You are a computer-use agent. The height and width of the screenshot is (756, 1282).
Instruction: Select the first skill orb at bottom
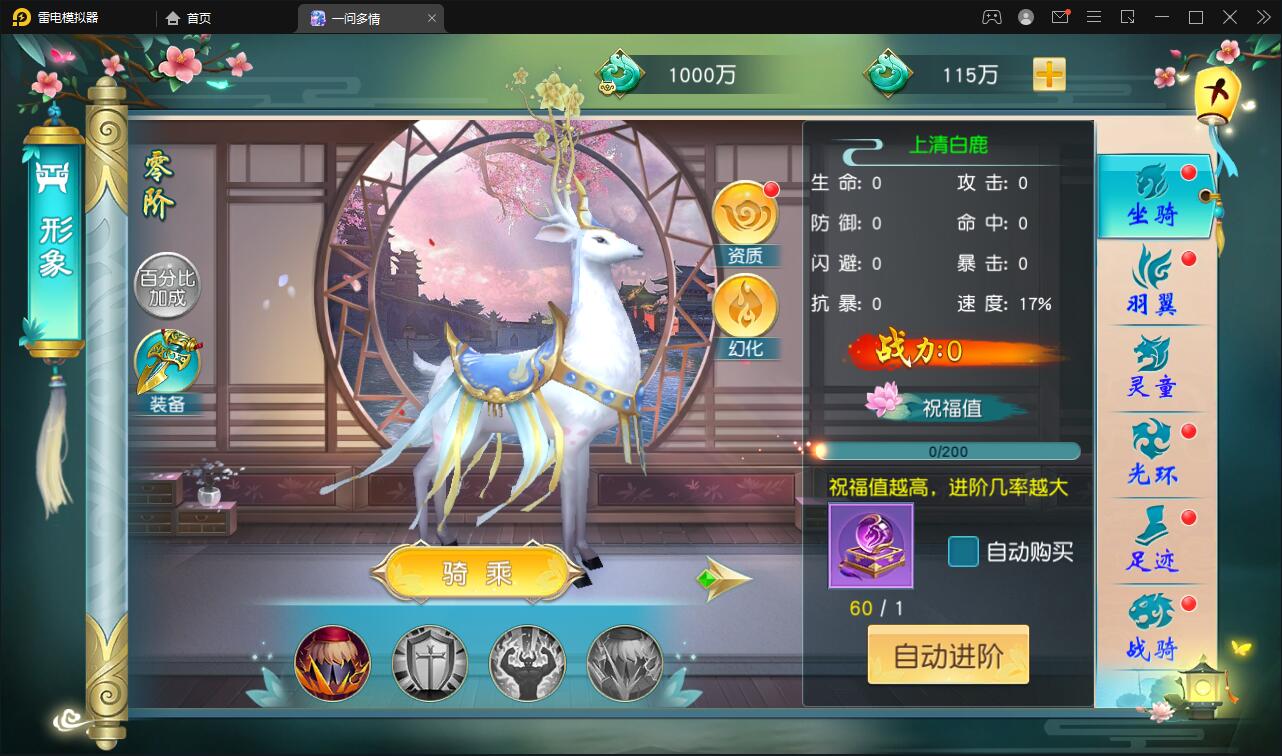[x=331, y=662]
